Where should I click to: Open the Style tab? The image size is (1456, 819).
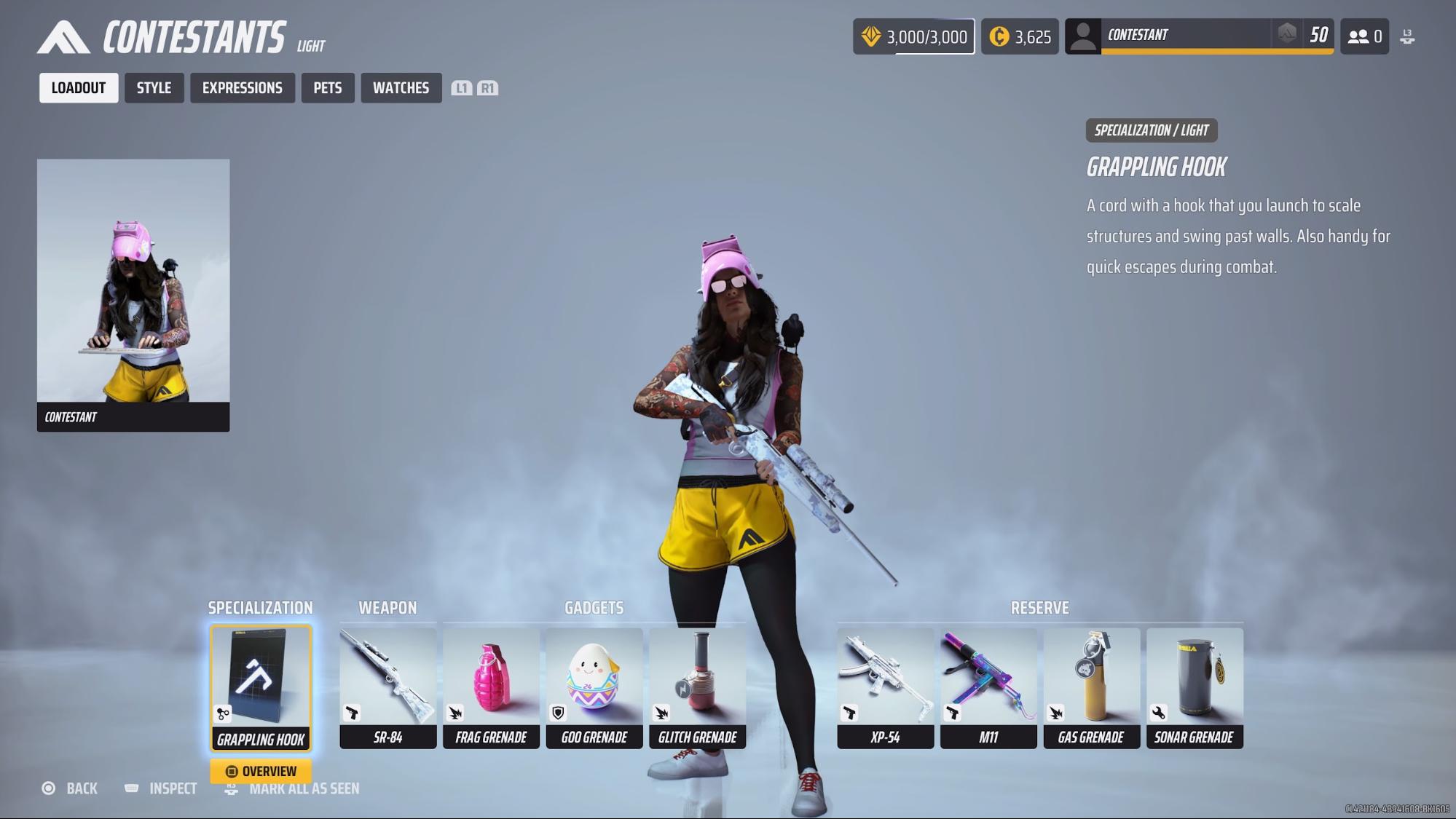point(154,88)
